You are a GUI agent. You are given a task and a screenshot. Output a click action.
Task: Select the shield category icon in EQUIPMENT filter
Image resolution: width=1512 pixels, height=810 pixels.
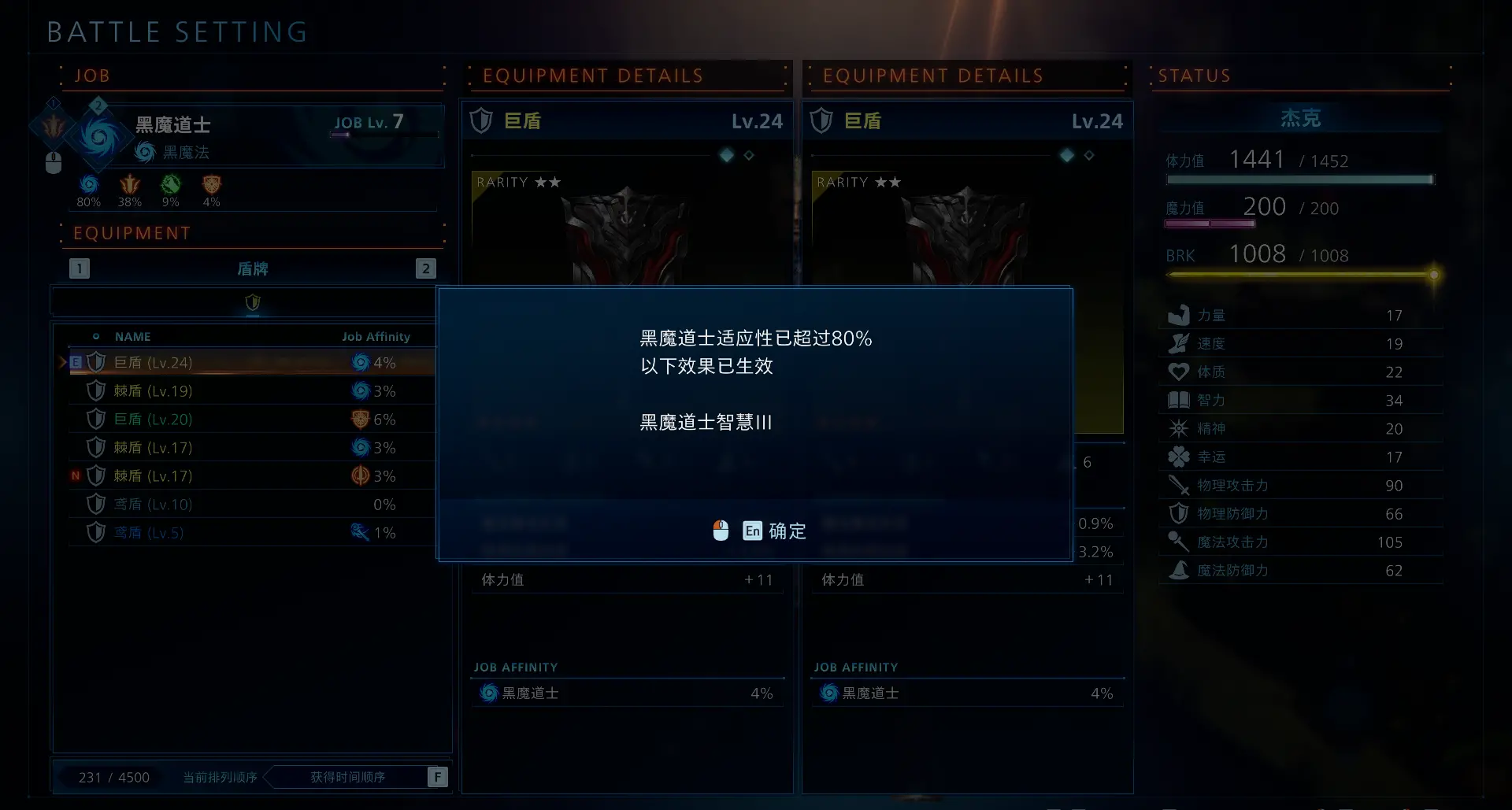click(x=252, y=303)
